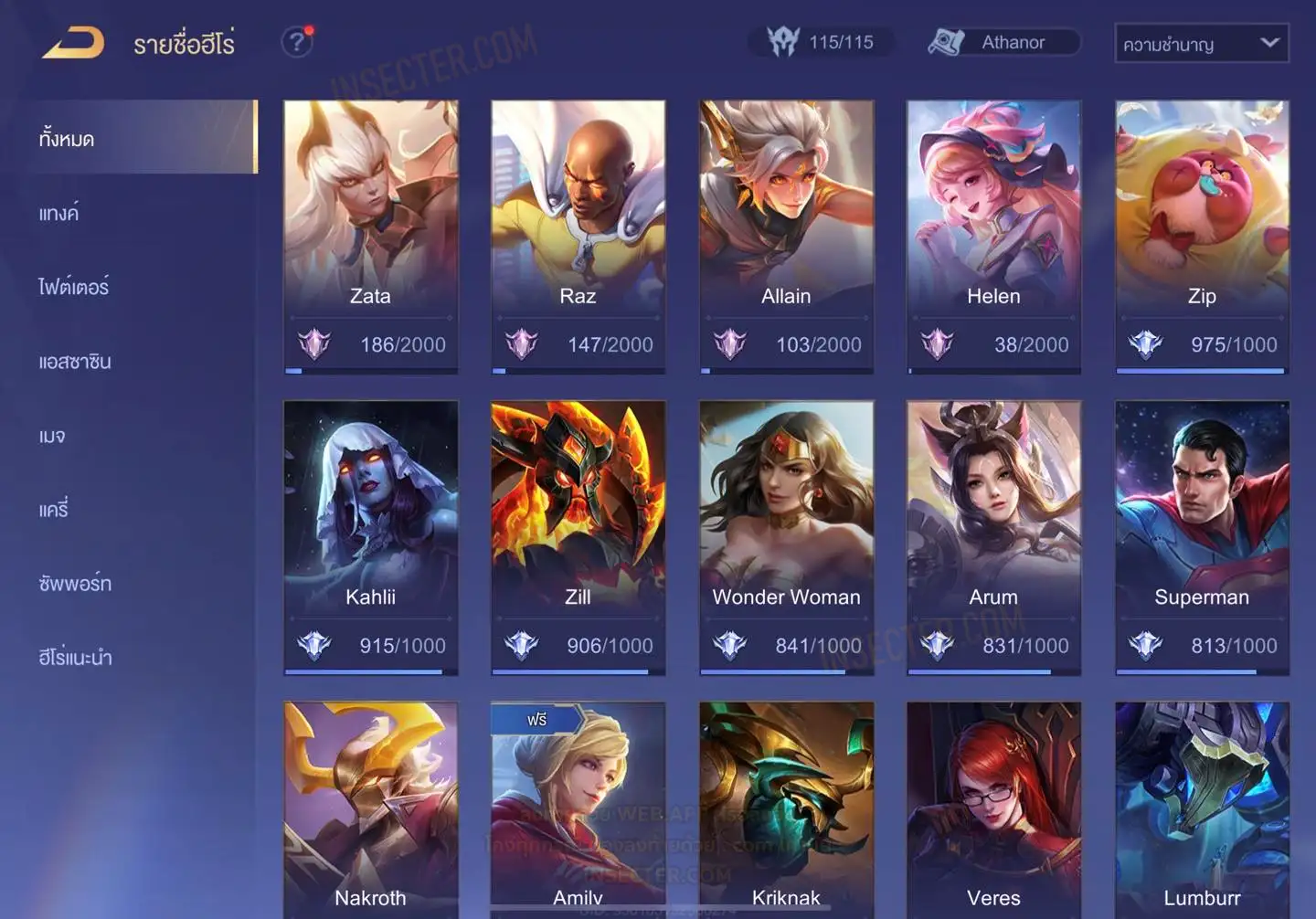Click the Athanor player name badge

pos(1003,43)
